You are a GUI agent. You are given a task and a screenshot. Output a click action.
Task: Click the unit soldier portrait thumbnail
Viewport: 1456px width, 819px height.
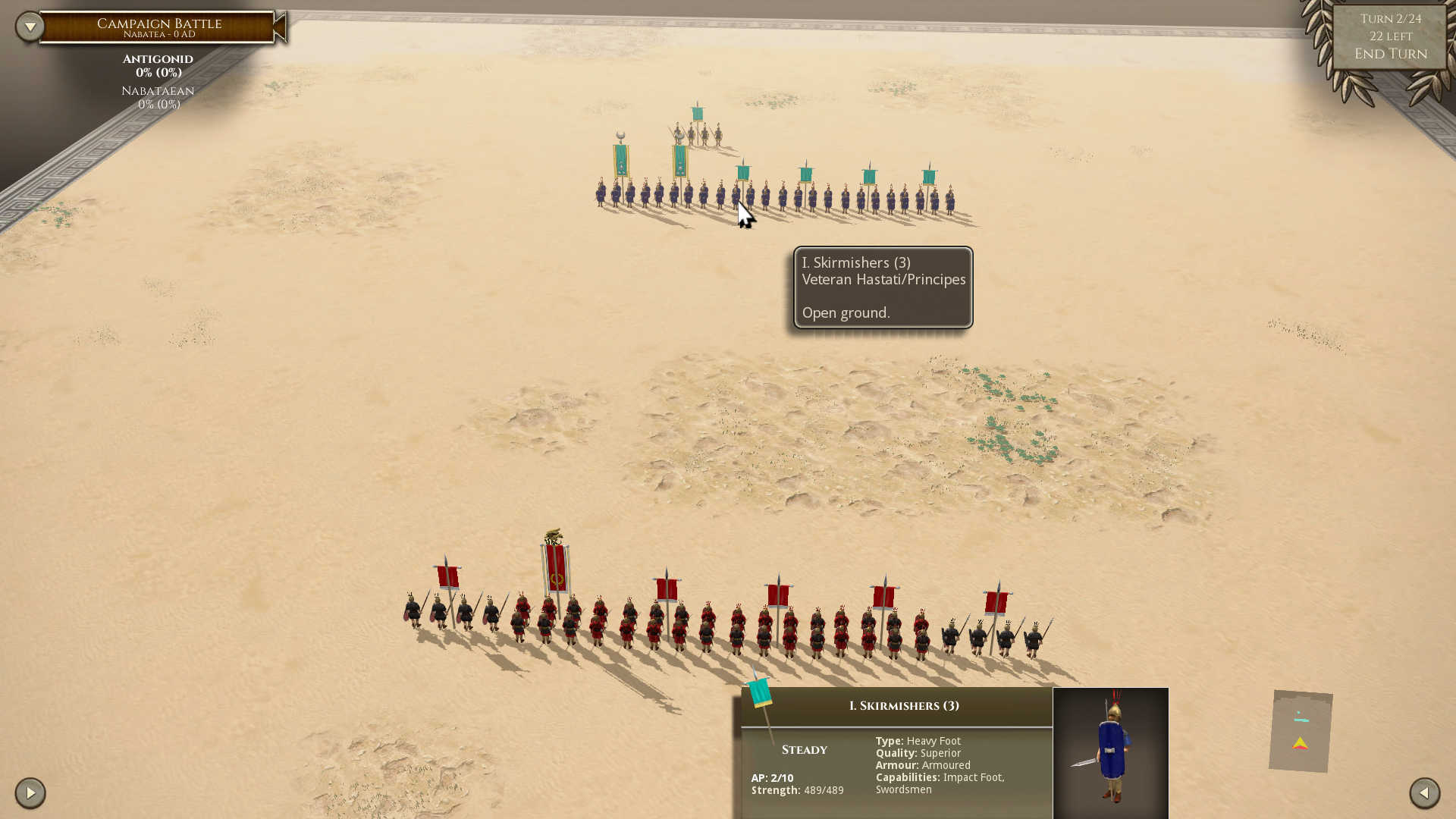tap(1111, 751)
